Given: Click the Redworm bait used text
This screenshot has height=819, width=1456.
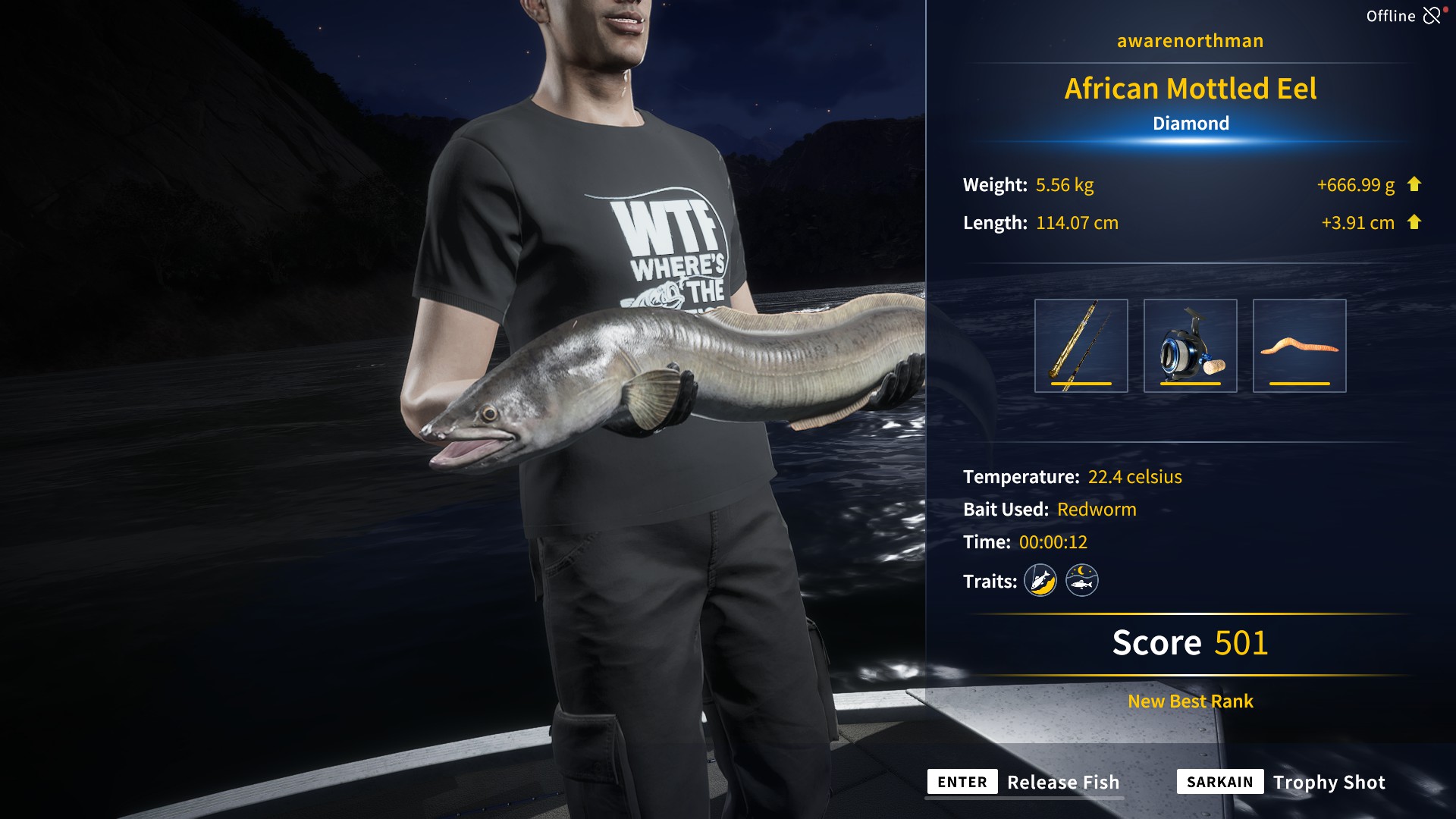Looking at the screenshot, I should (x=1097, y=509).
